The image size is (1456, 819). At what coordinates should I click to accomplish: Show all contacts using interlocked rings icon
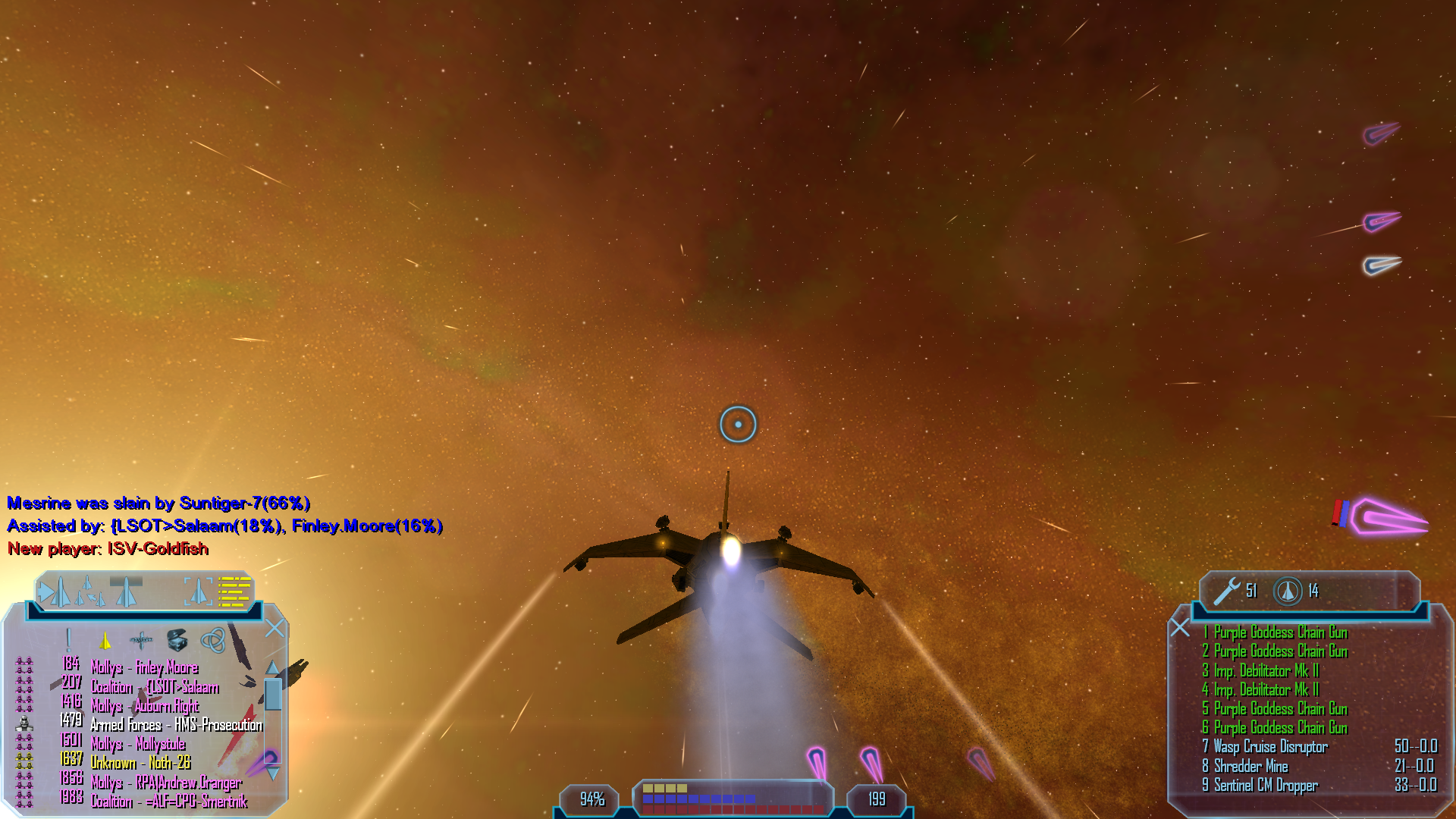212,641
